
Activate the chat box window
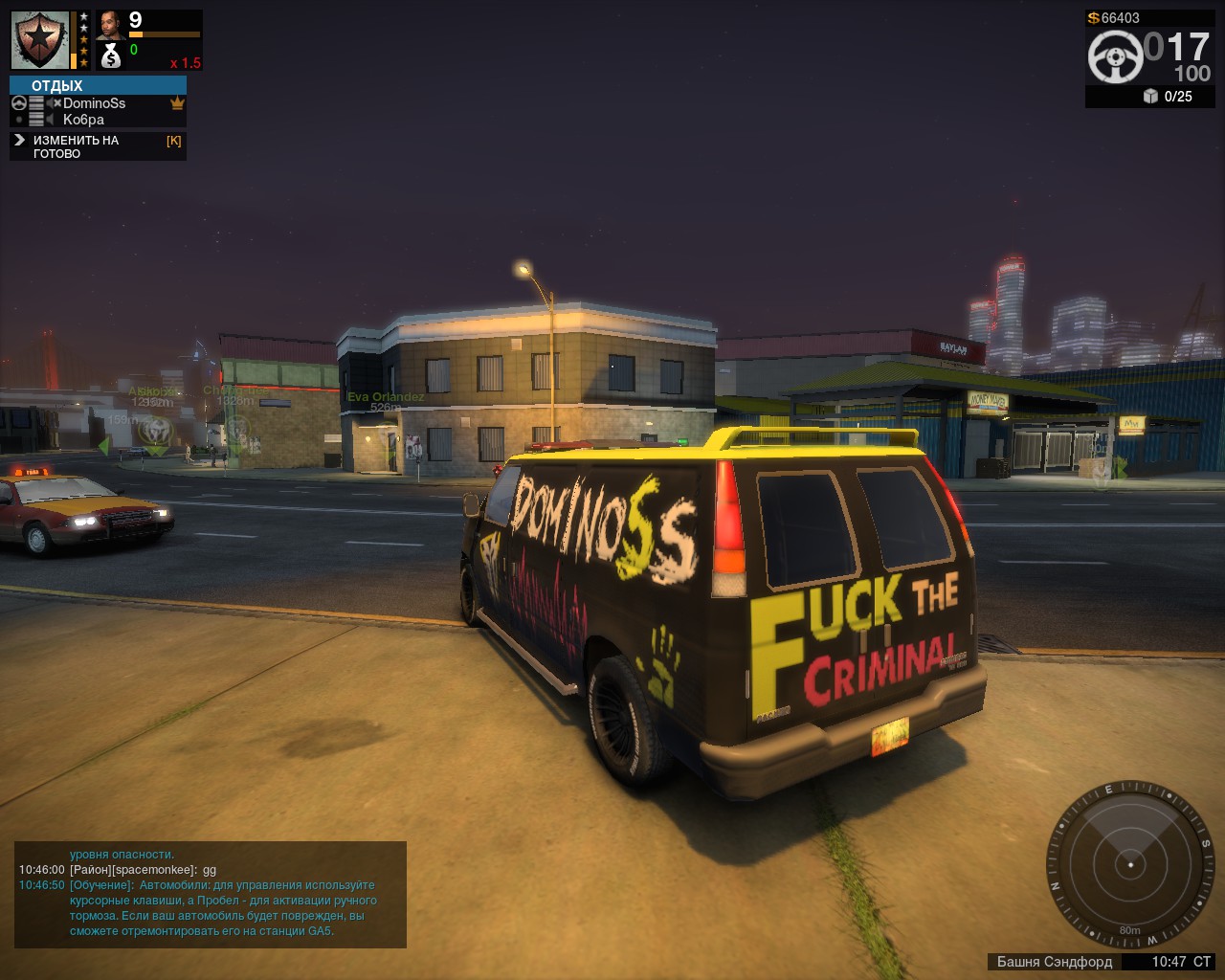coord(211,894)
